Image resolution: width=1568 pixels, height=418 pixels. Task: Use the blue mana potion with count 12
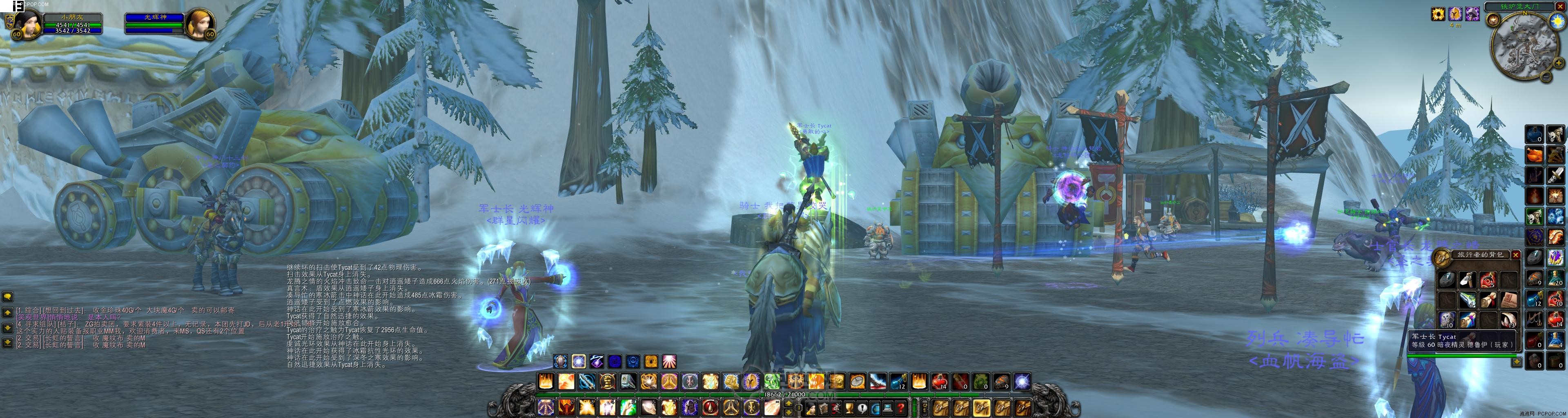[898, 382]
